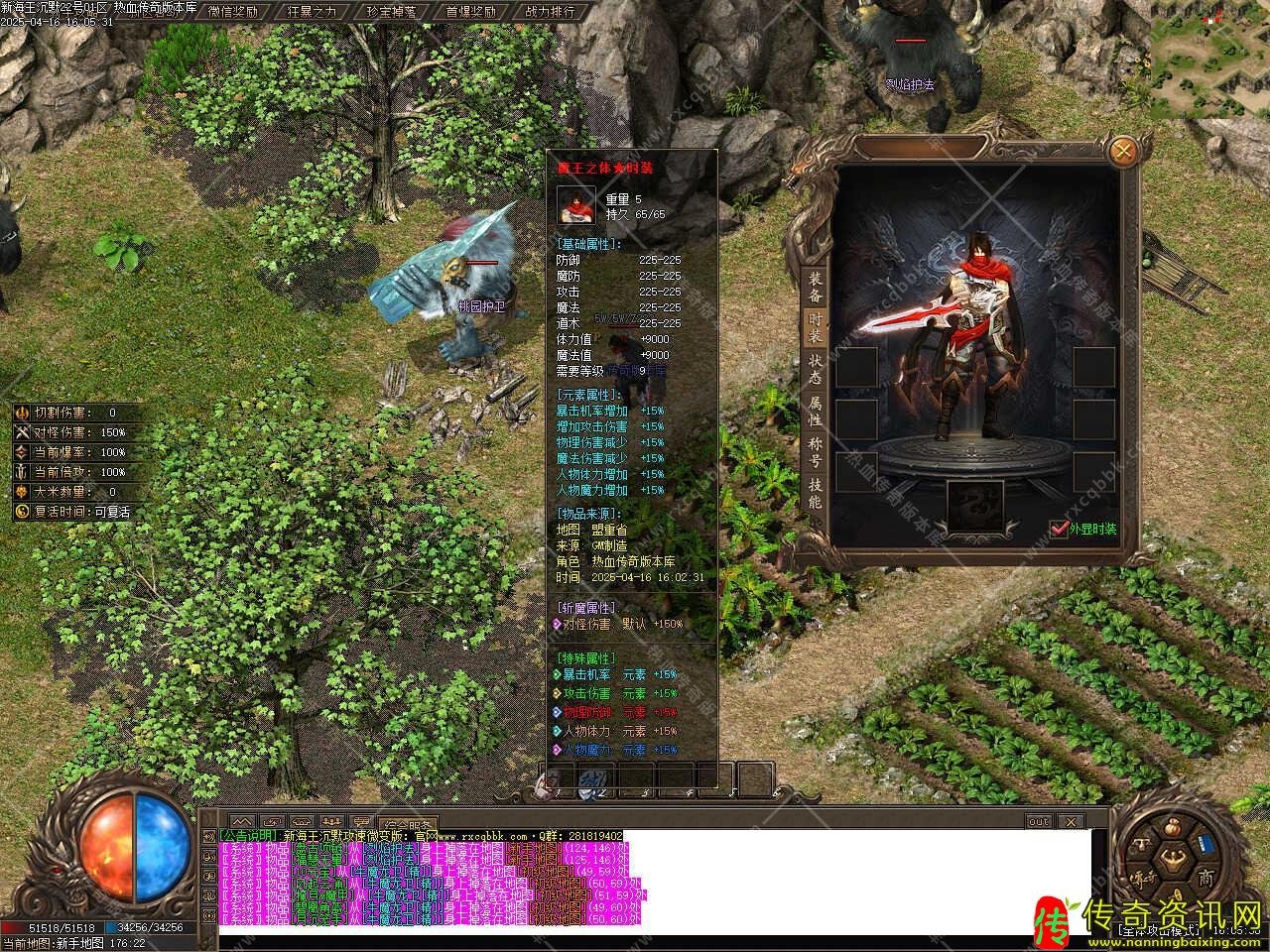1270x952 pixels.
Task: Select the 时装 fashion tab
Action: [814, 328]
